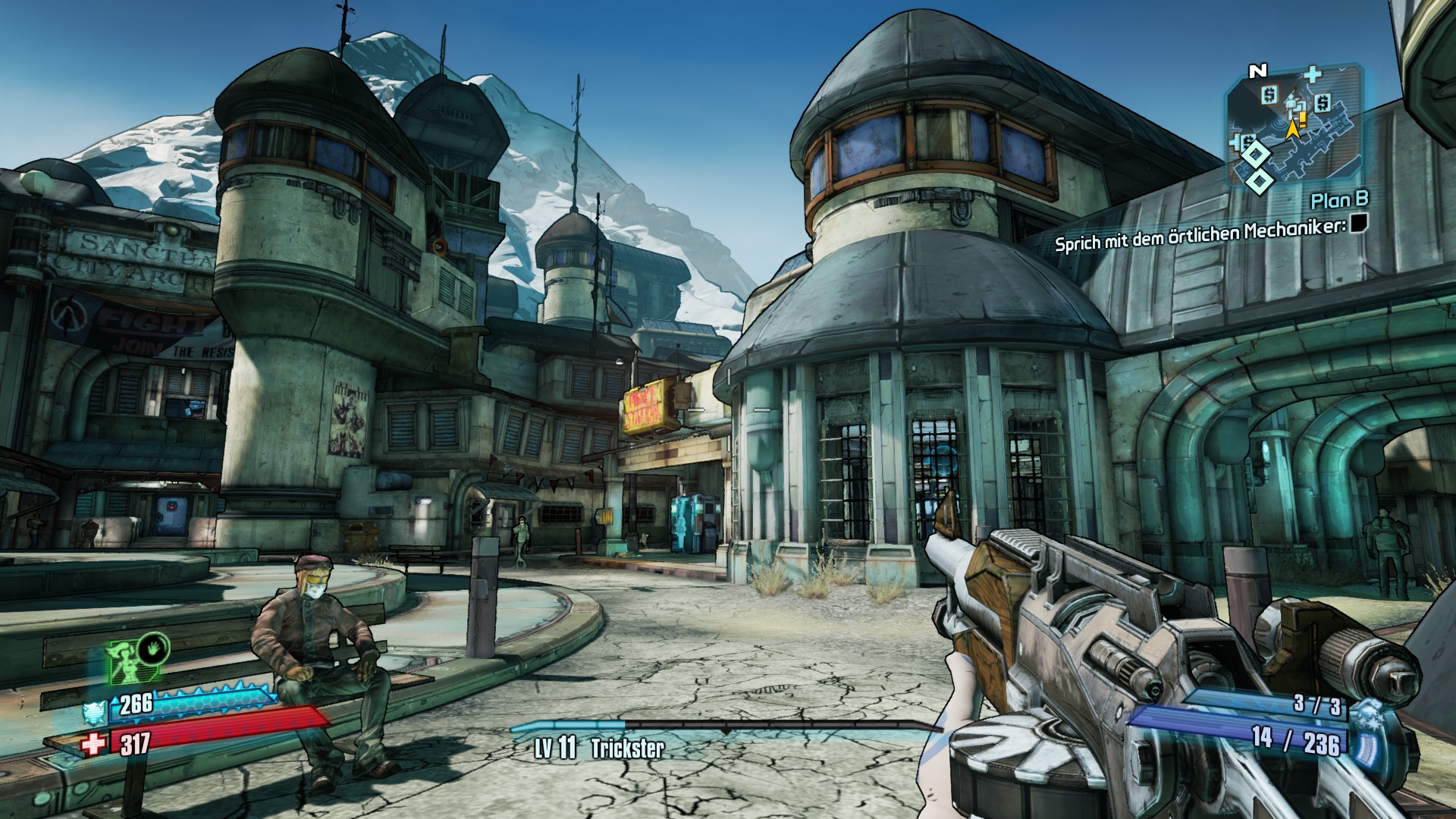
Task: Tick the mission objective checkbox
Action: coord(1357,223)
